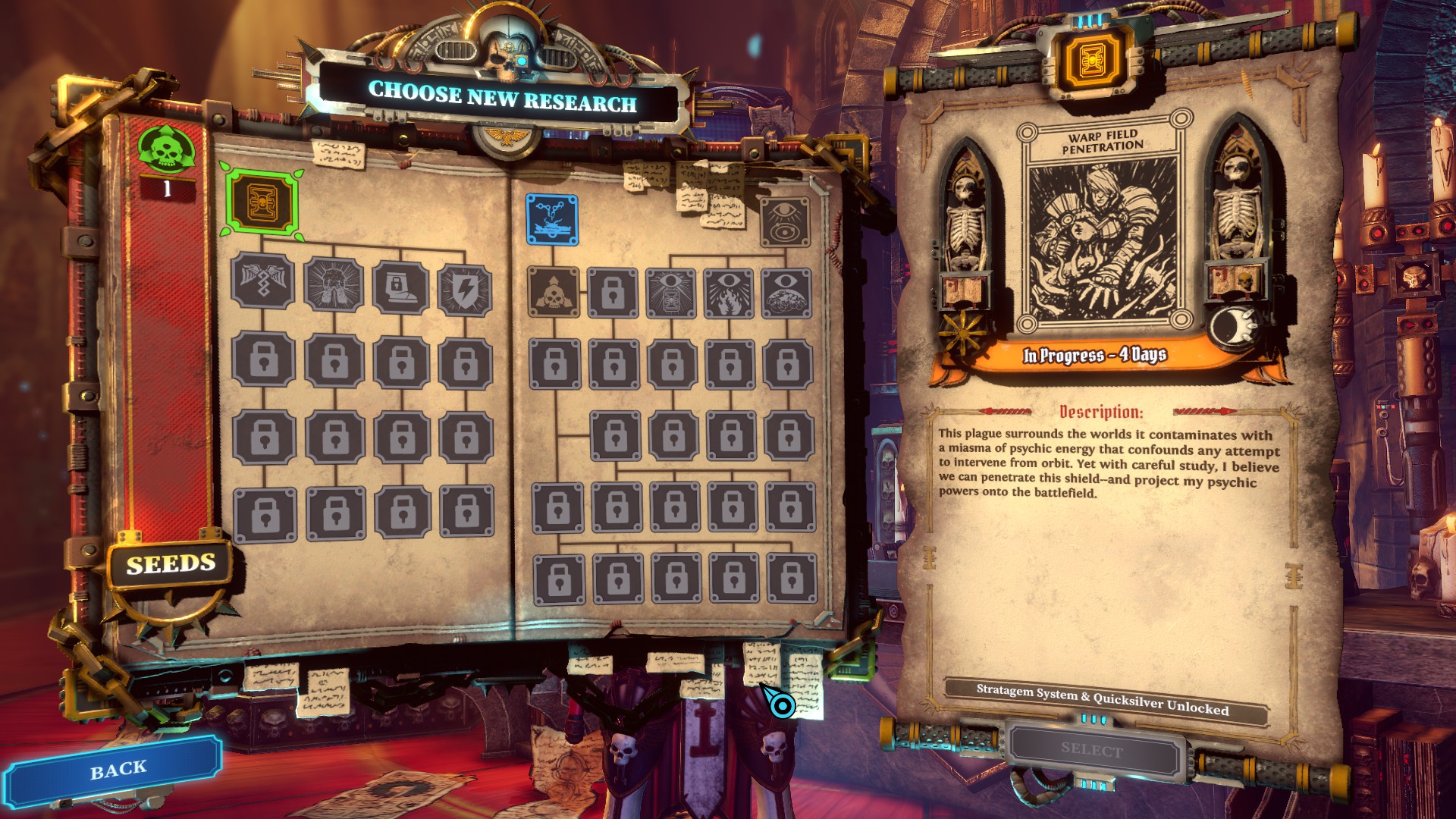The height and width of the screenshot is (819, 1456).
Task: Choose the eye over flames research
Action: point(729,293)
